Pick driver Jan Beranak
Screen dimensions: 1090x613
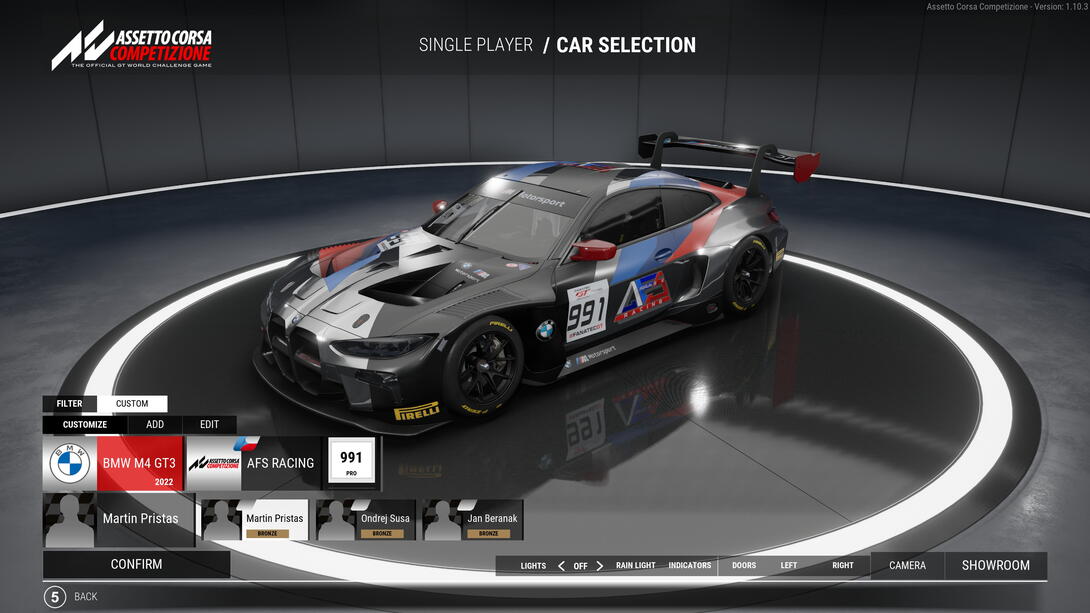[473, 520]
